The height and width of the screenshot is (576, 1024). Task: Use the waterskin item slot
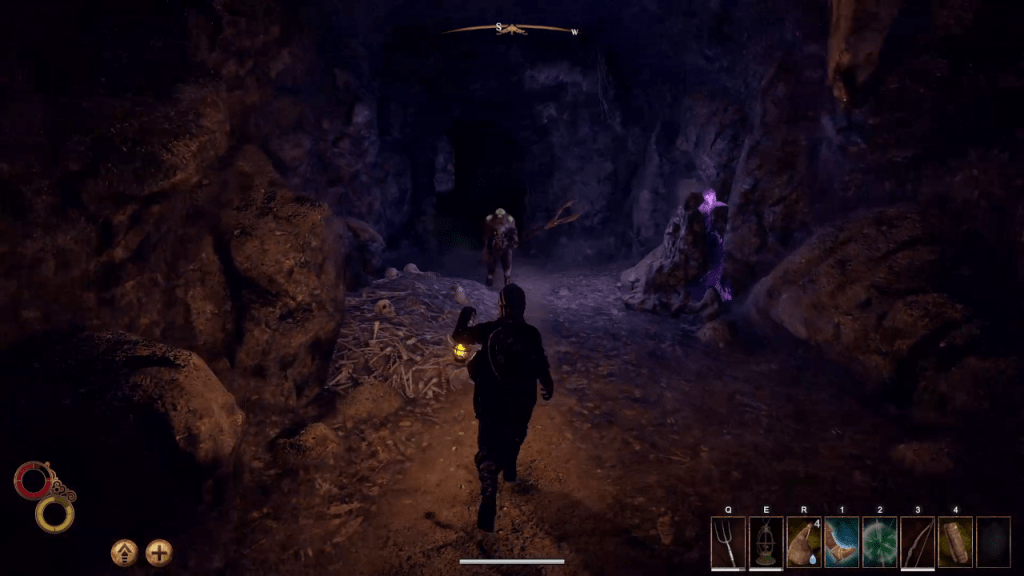[804, 541]
